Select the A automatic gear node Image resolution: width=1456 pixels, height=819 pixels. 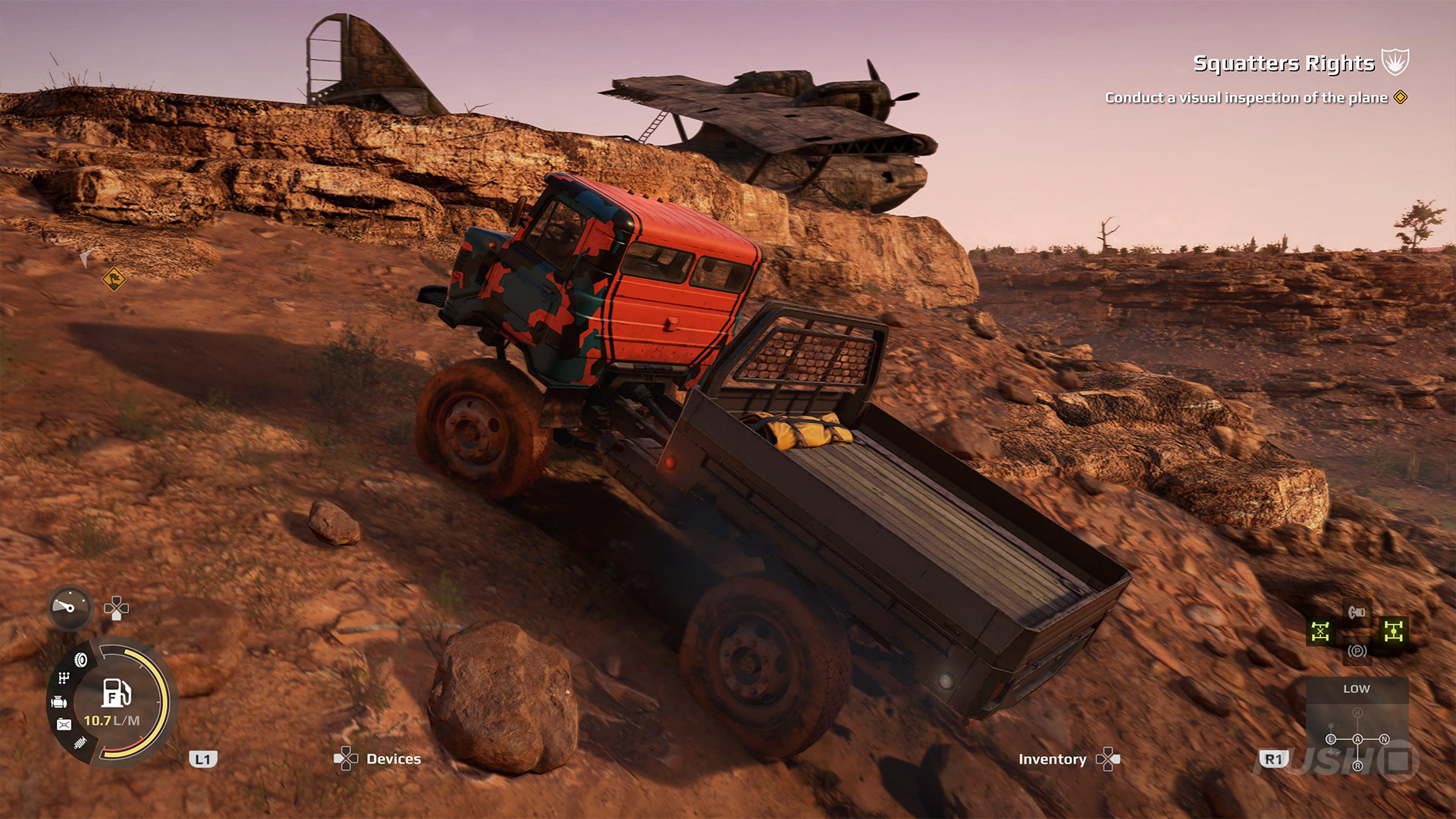(1357, 739)
